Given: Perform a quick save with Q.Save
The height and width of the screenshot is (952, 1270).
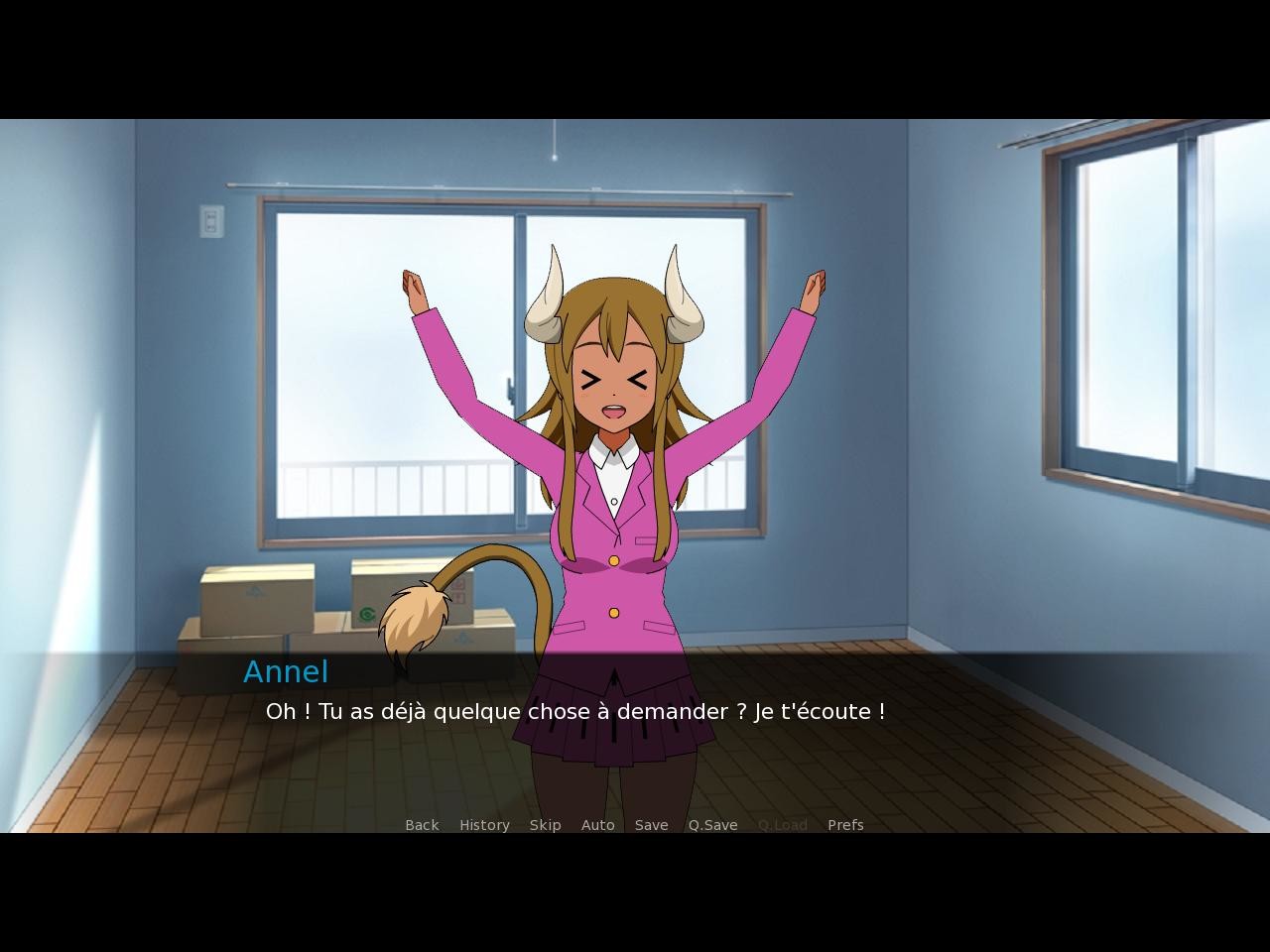Looking at the screenshot, I should (712, 824).
